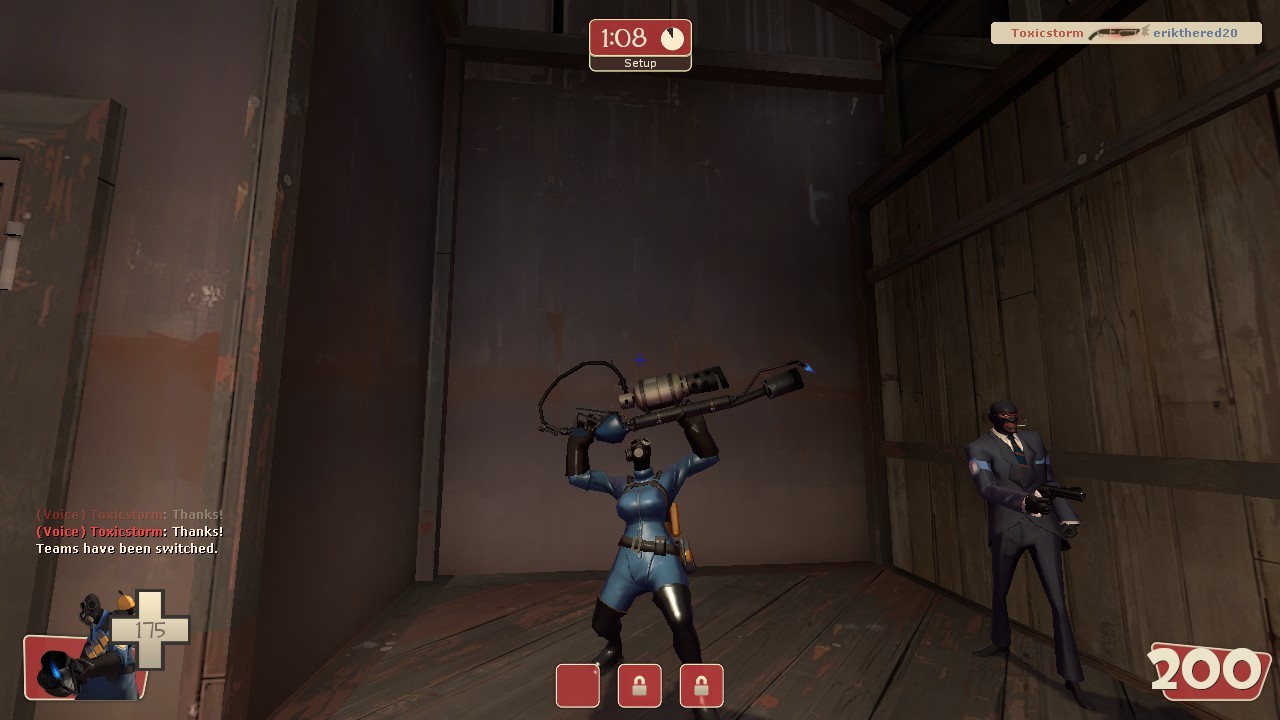Click the first lock icon in bonus slots
This screenshot has height=720, width=1280.
coord(639,685)
